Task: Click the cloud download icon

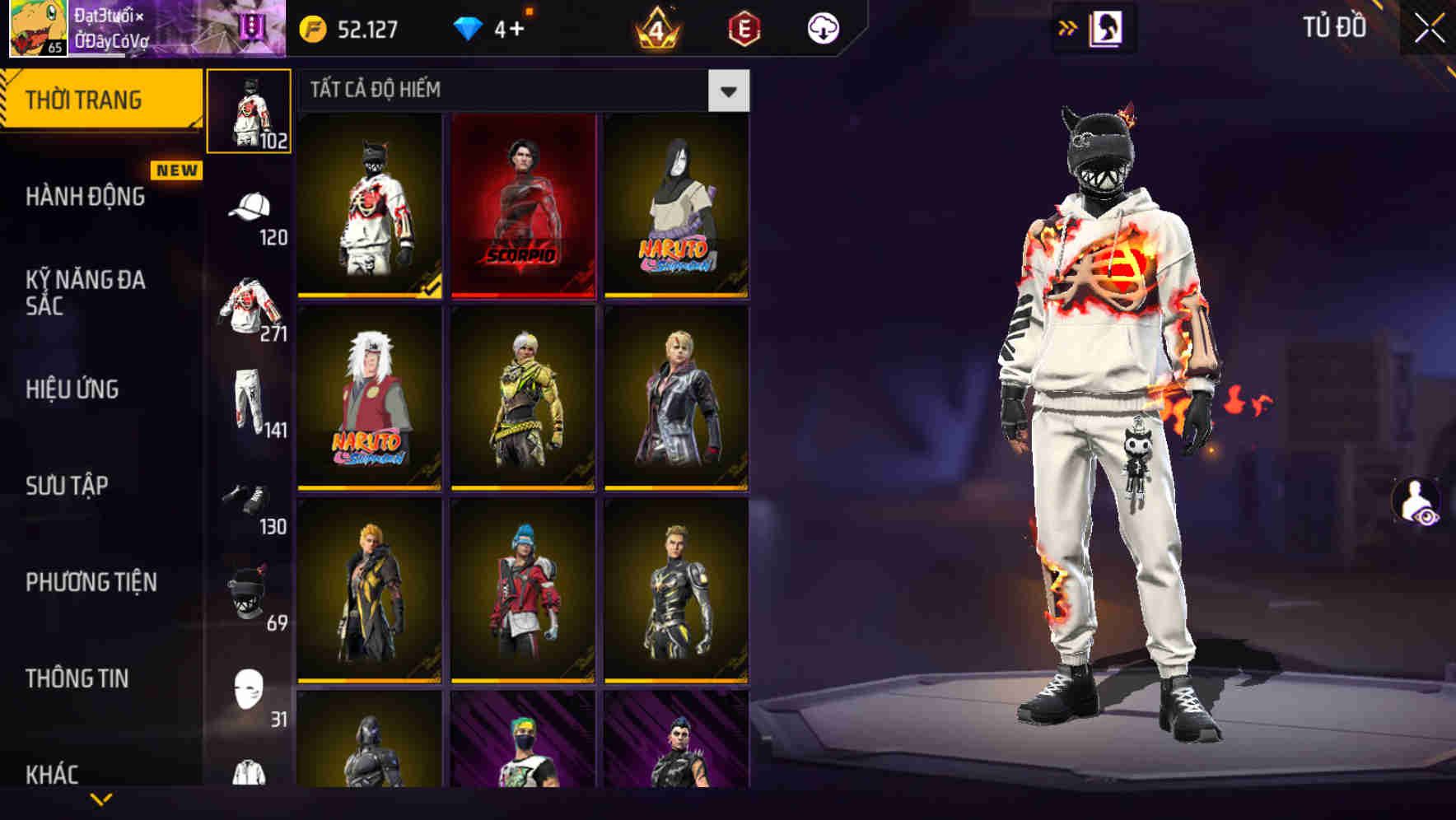Action: click(821, 27)
